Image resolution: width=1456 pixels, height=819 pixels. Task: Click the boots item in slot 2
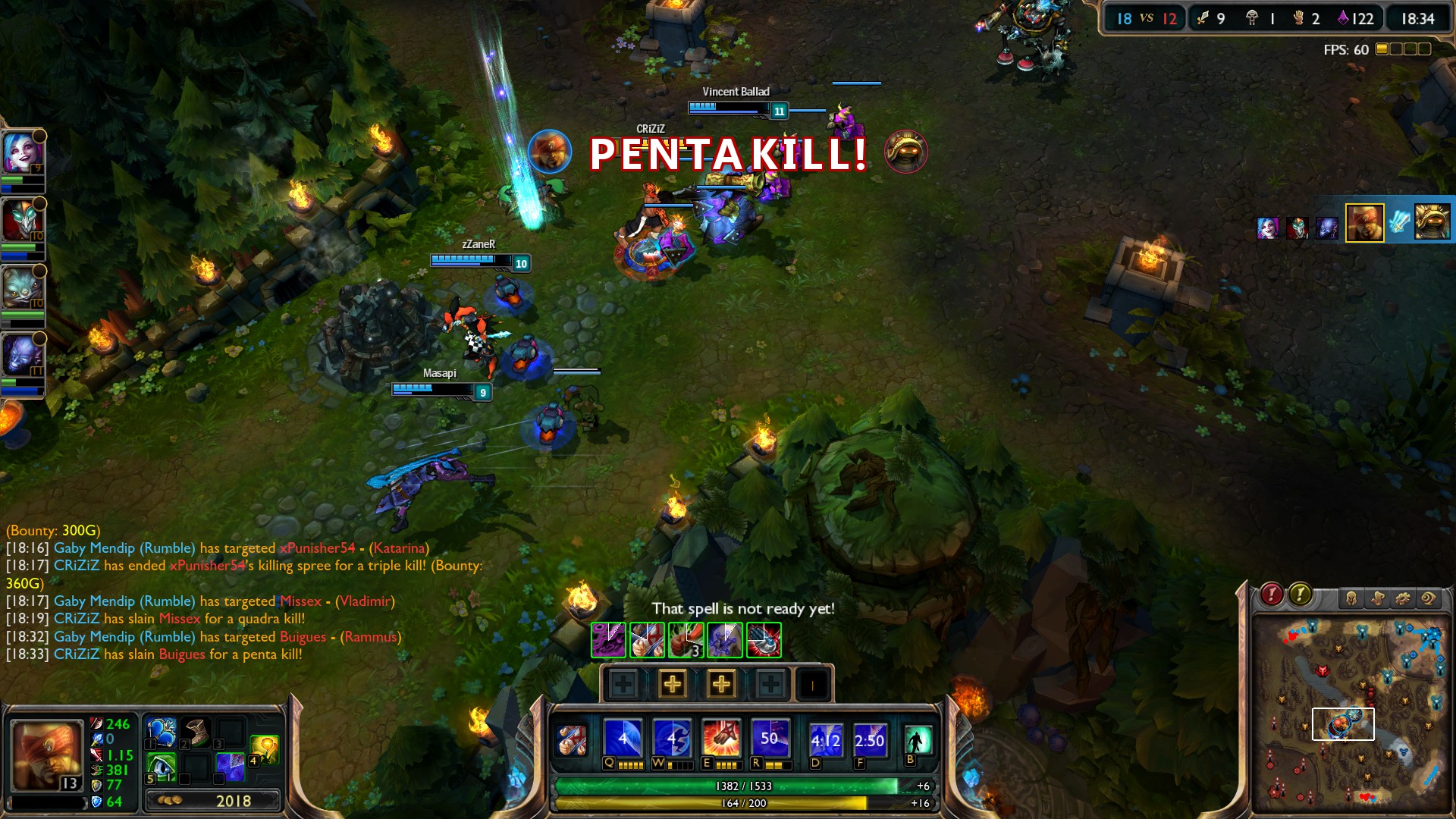coord(195,733)
